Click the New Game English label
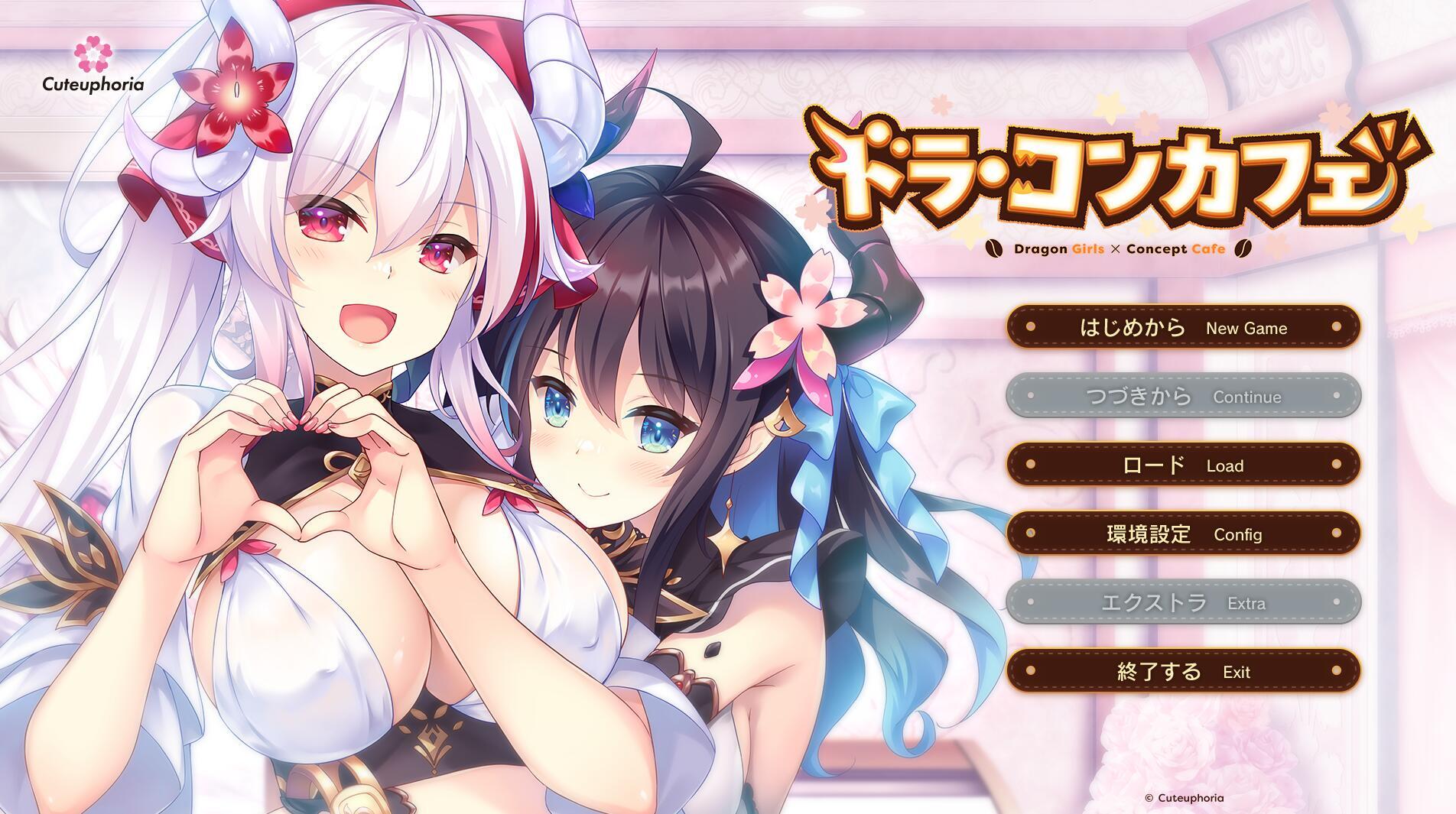Screen dimensions: 1456x814 [1245, 329]
